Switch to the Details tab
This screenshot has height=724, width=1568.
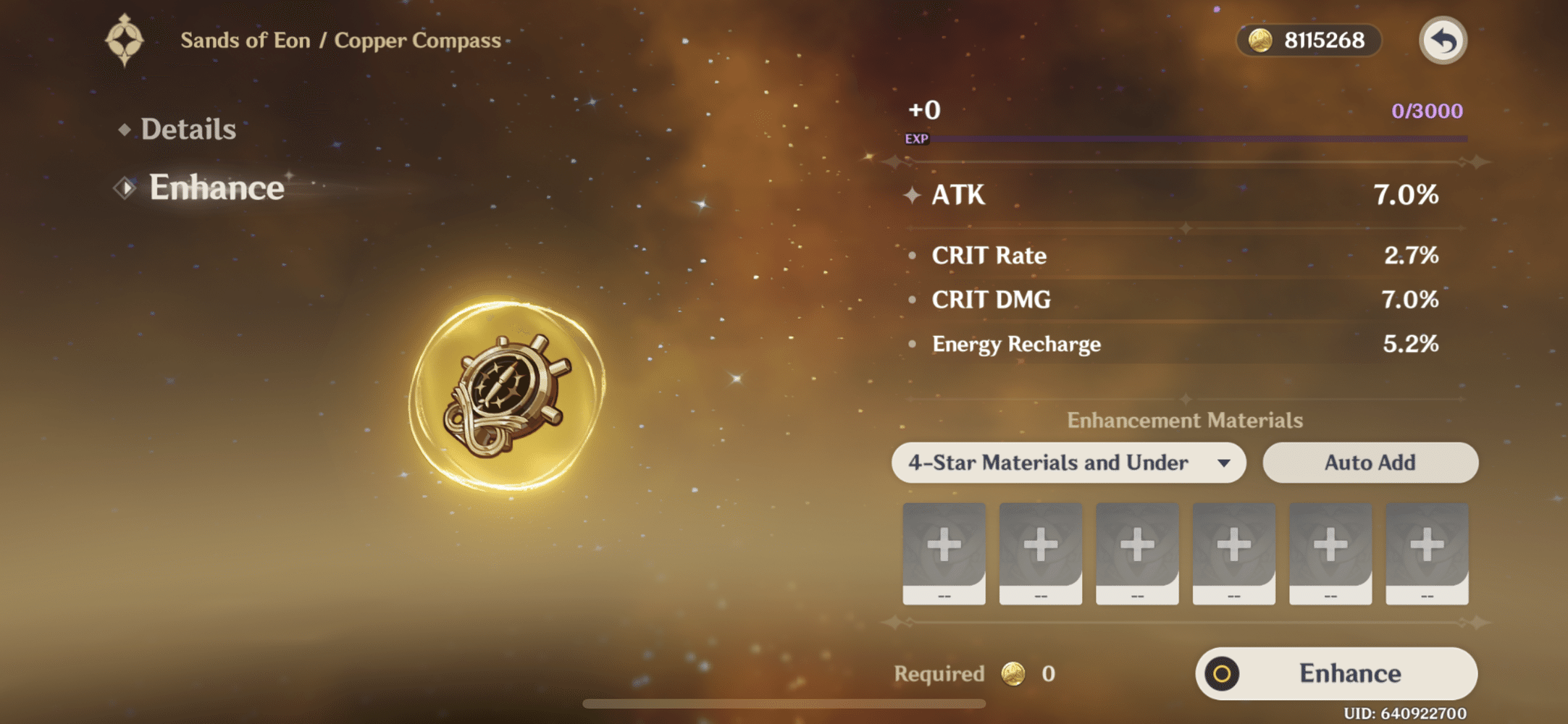[x=190, y=128]
